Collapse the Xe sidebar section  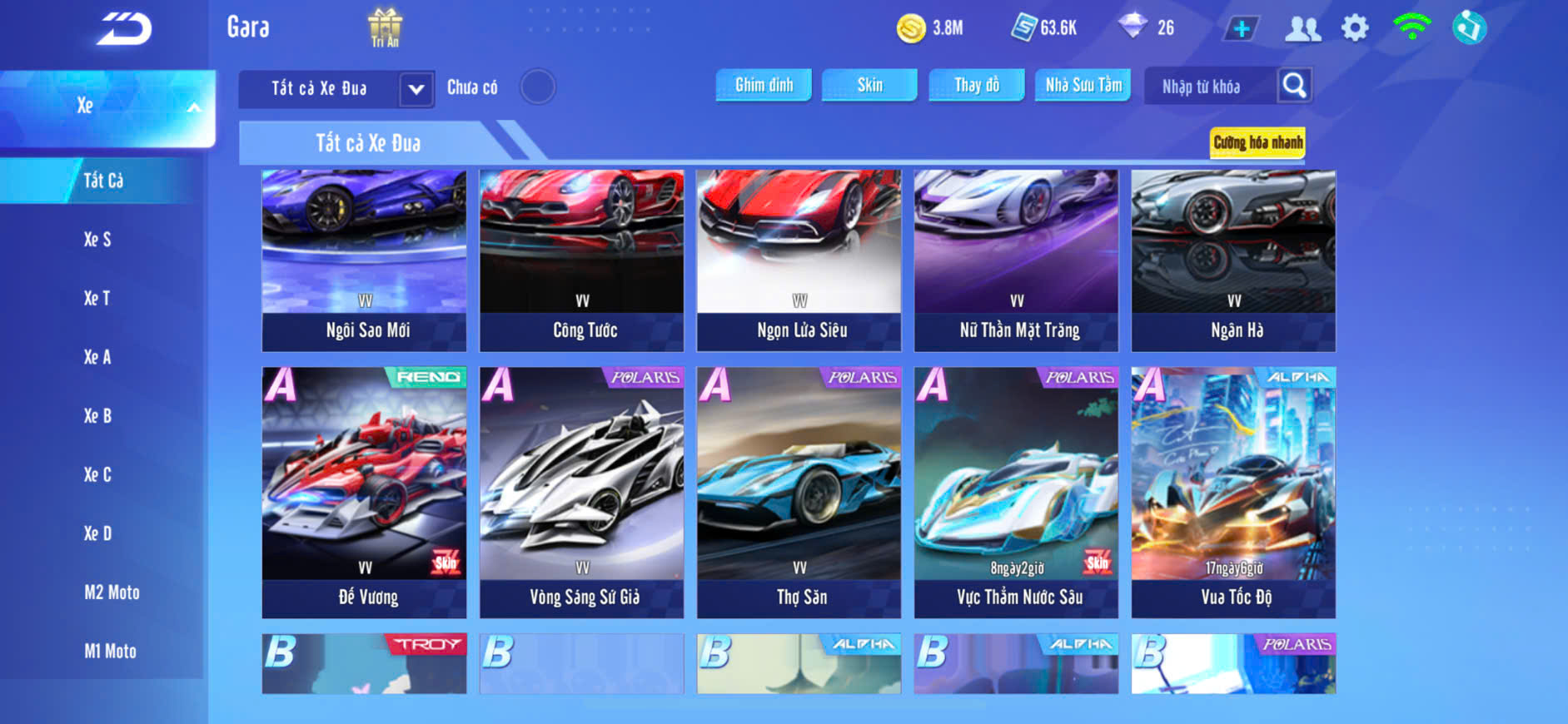[x=193, y=107]
